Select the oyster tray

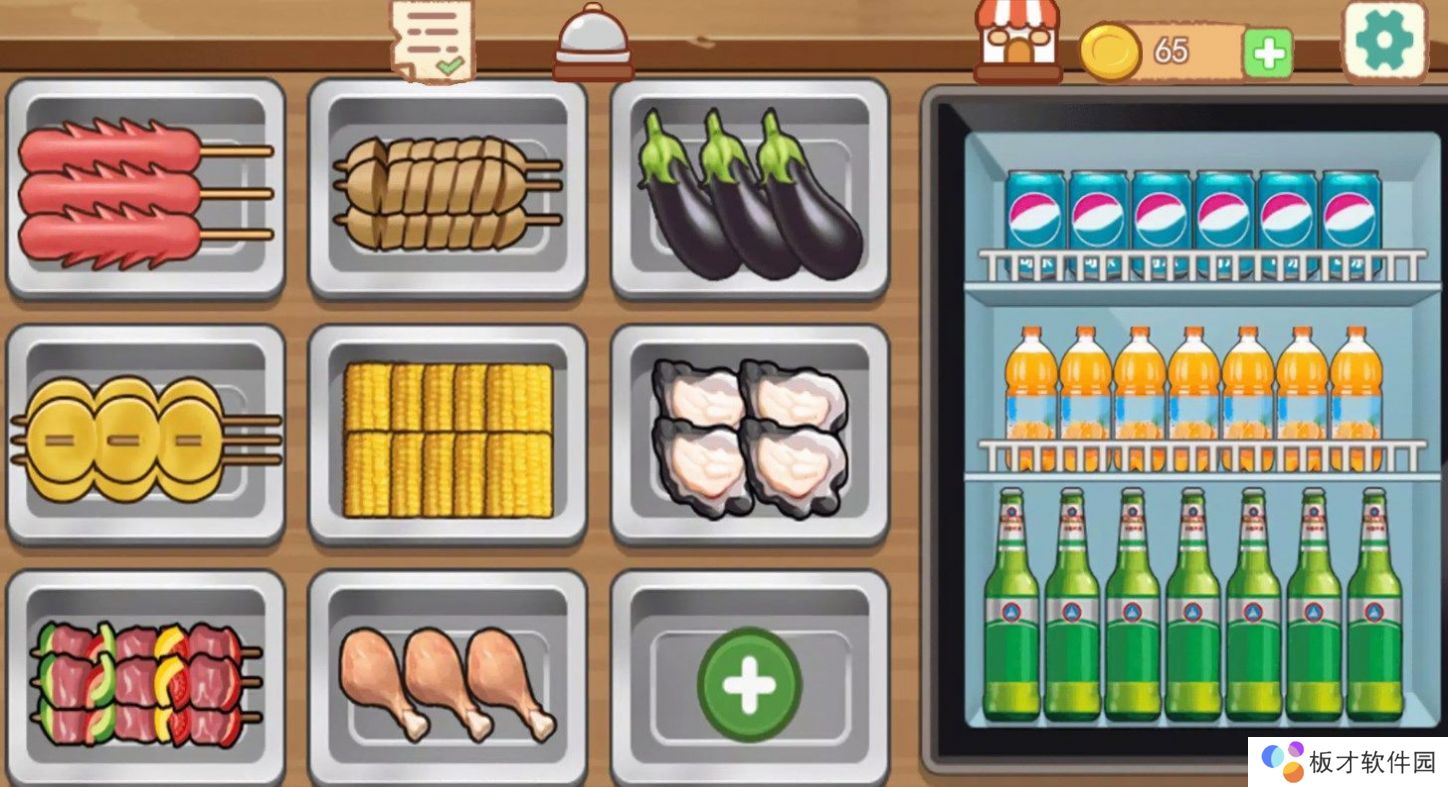point(750,438)
